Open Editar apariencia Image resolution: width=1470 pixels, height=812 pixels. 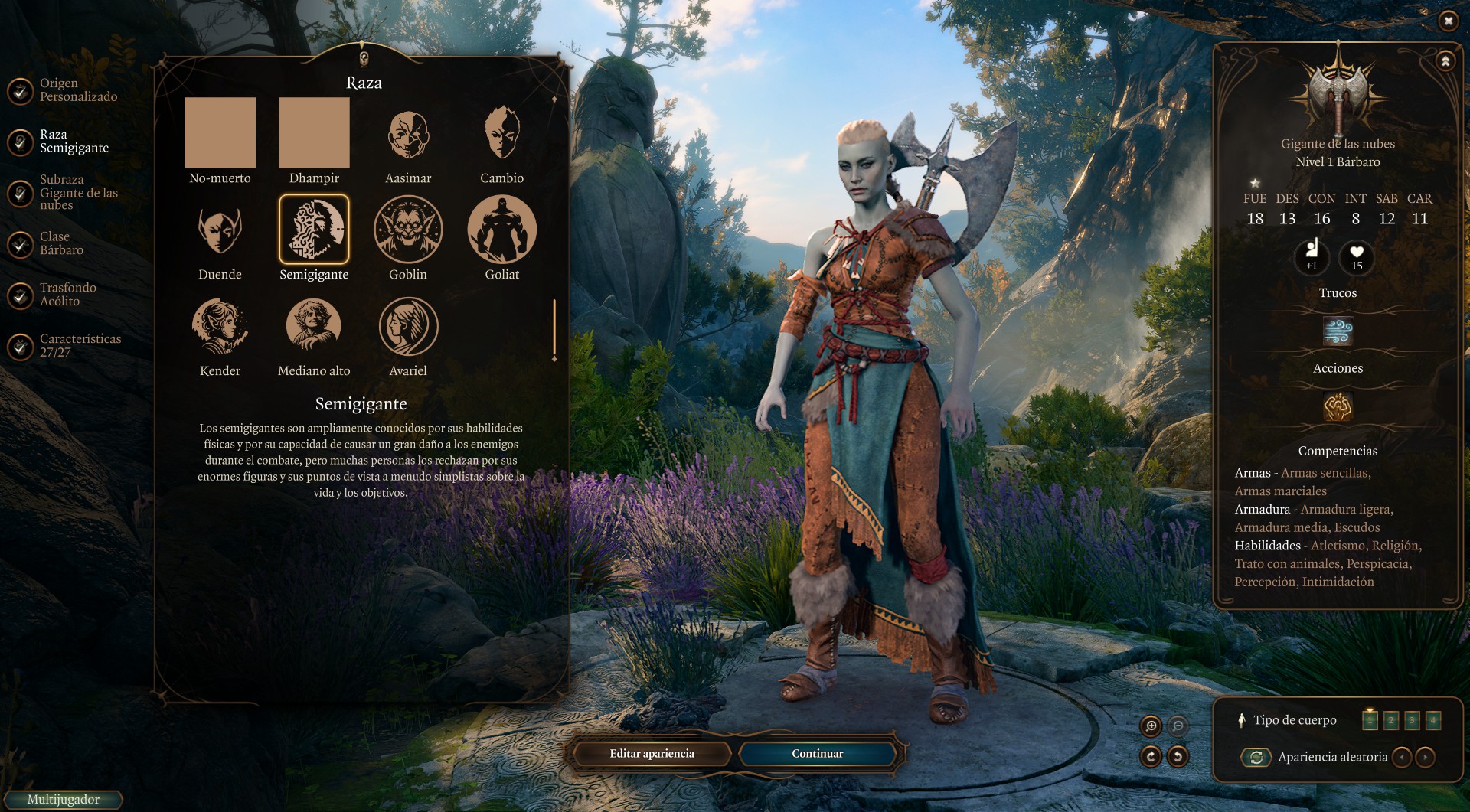coord(652,754)
